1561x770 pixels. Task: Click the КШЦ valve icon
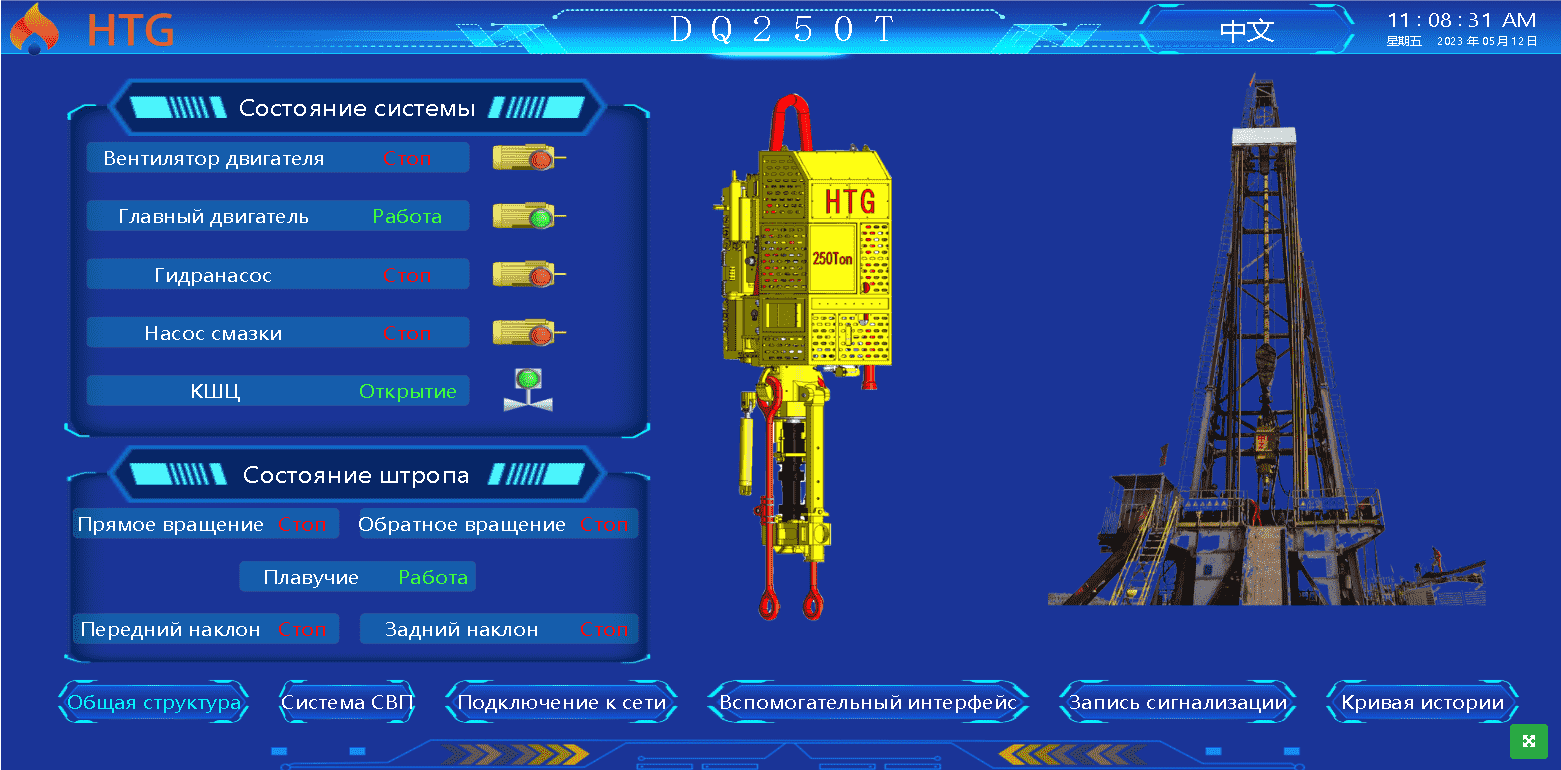[527, 390]
